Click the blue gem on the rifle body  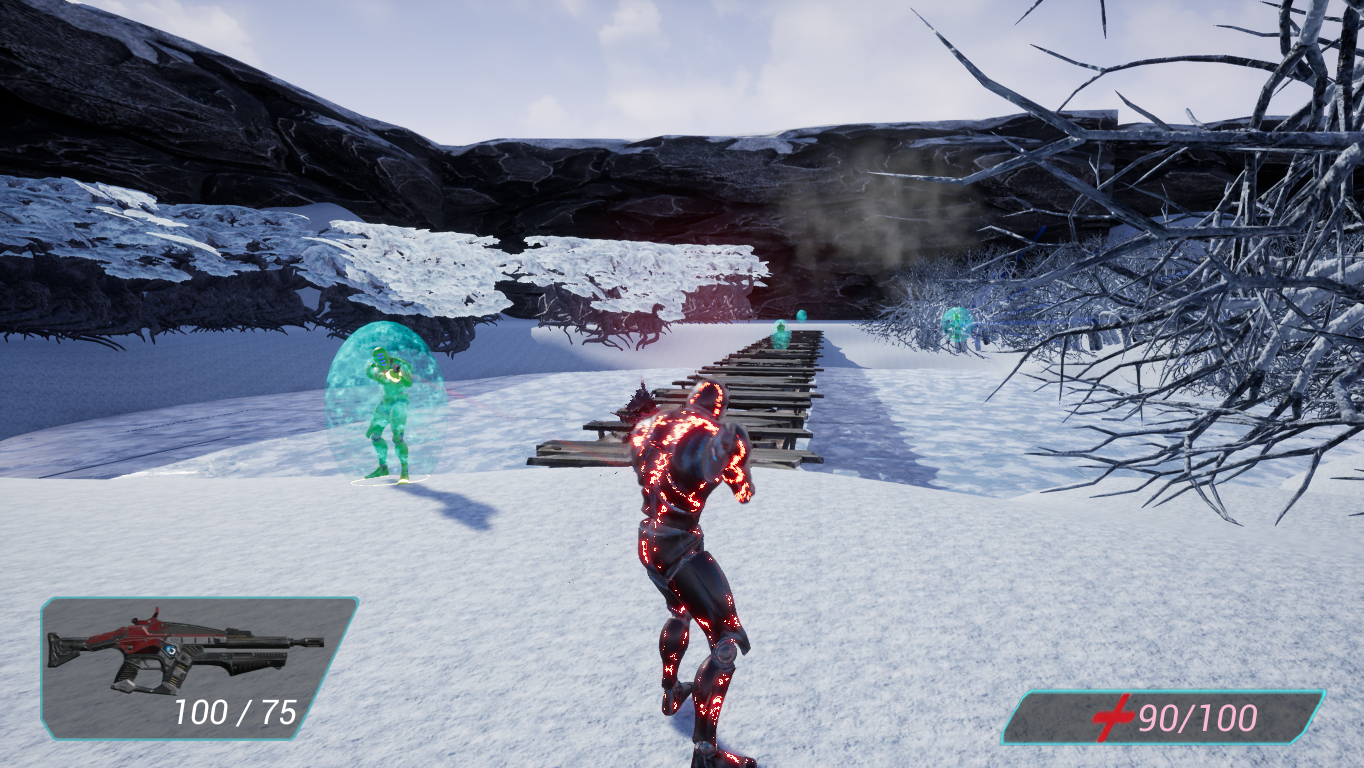pos(172,650)
